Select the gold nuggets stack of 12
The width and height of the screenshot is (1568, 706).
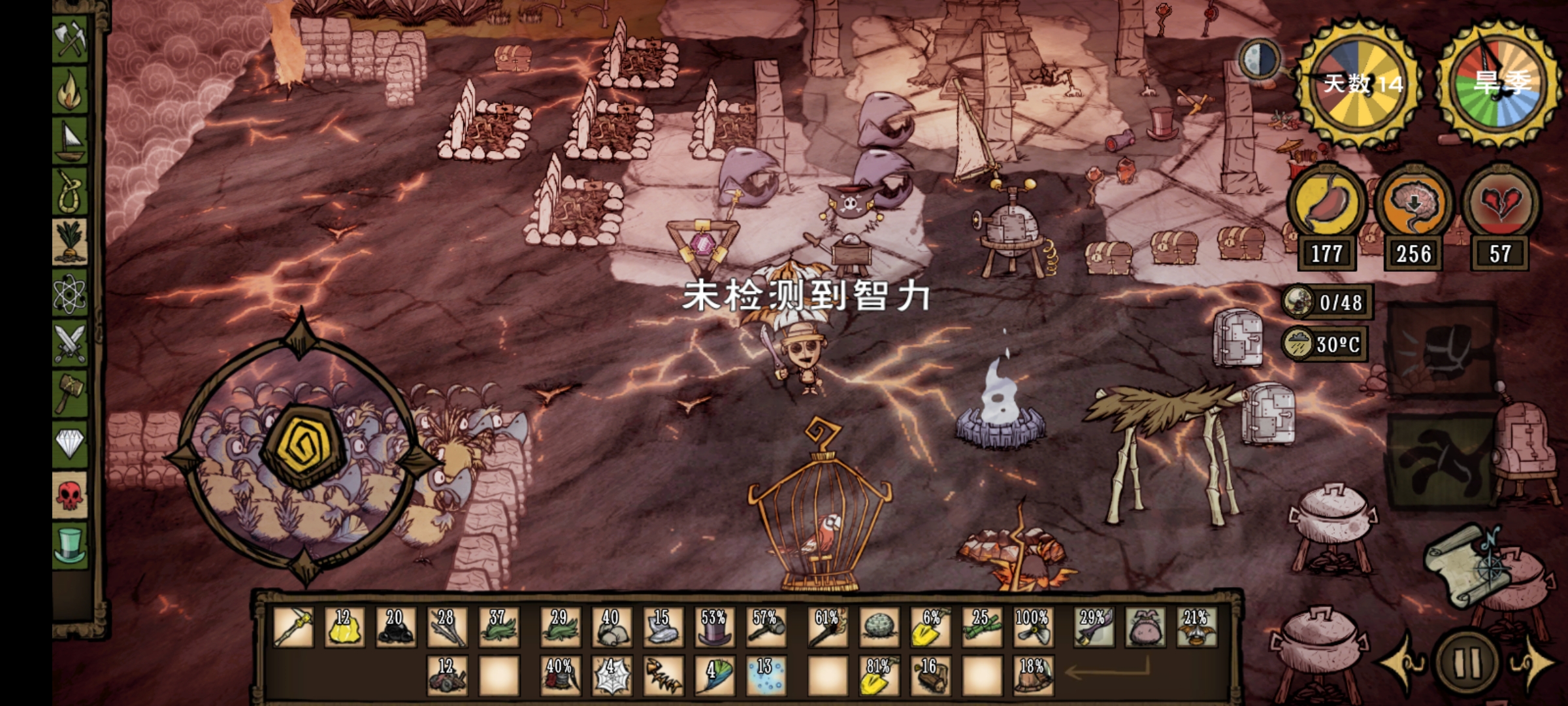pos(344,628)
